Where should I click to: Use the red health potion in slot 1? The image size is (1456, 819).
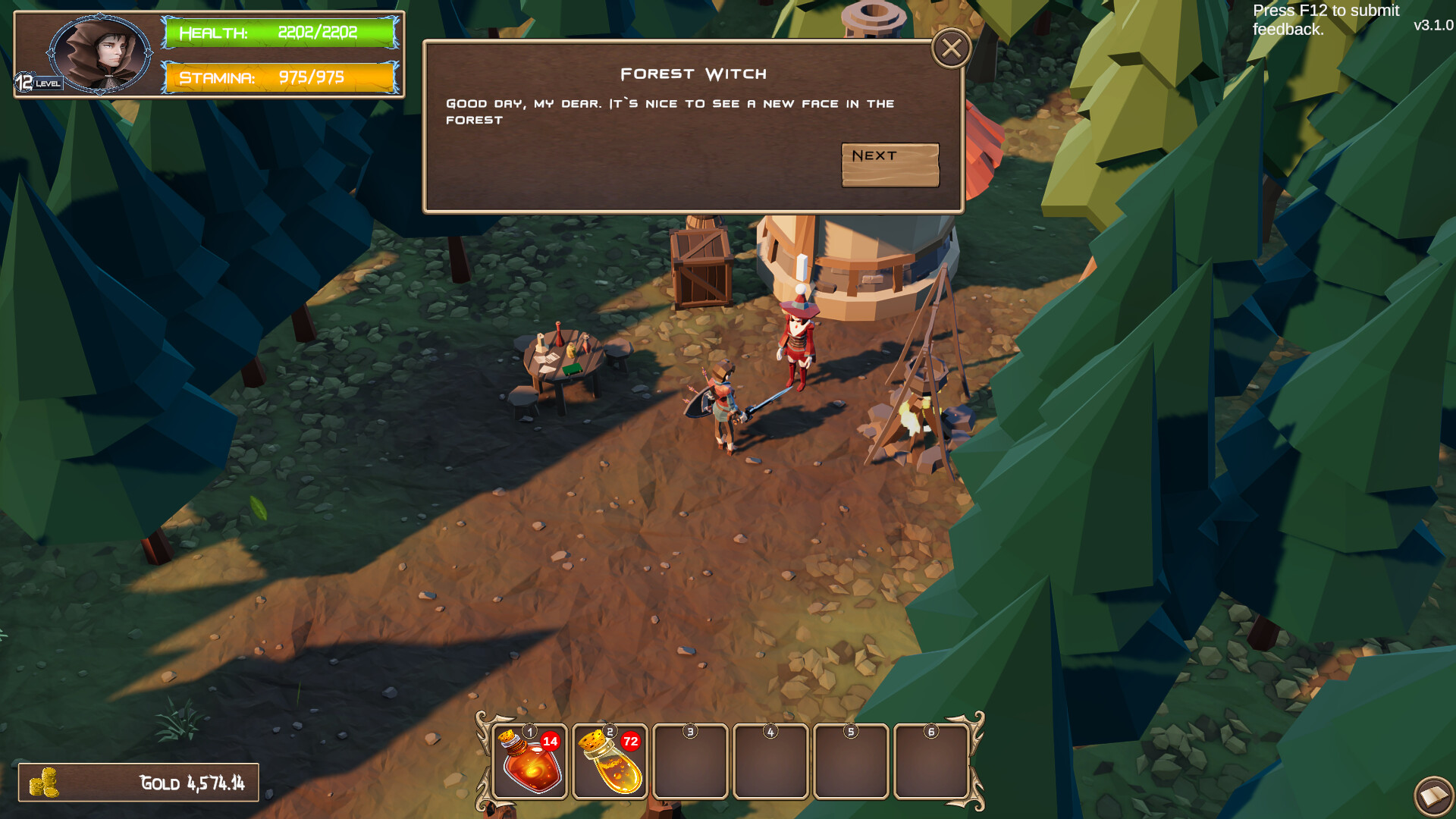(529, 762)
